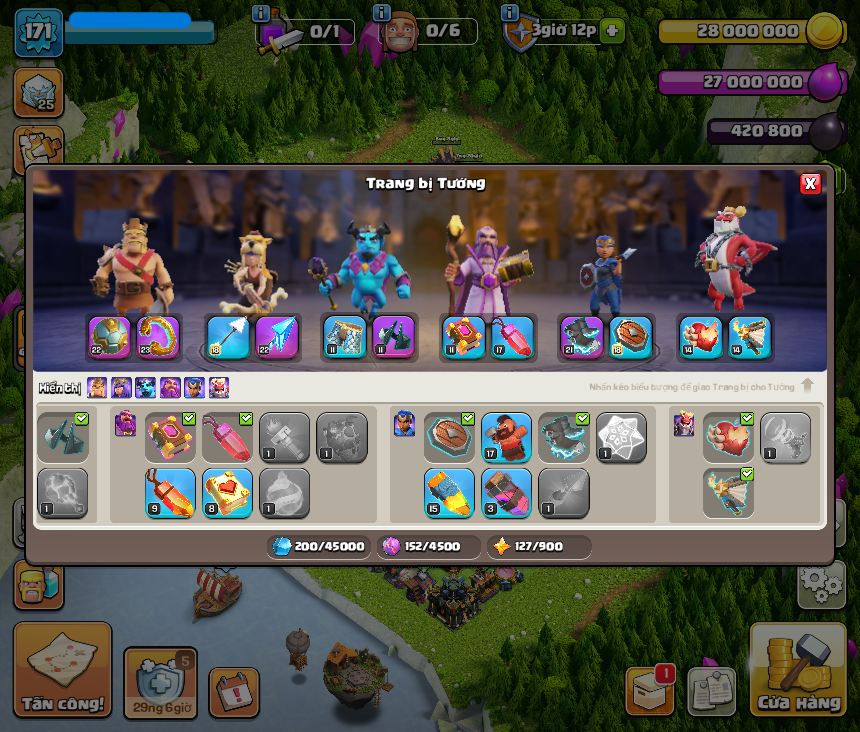Screen dimensions: 860x732
Task: Select the level 15 rocket spear equipment
Action: 449,493
